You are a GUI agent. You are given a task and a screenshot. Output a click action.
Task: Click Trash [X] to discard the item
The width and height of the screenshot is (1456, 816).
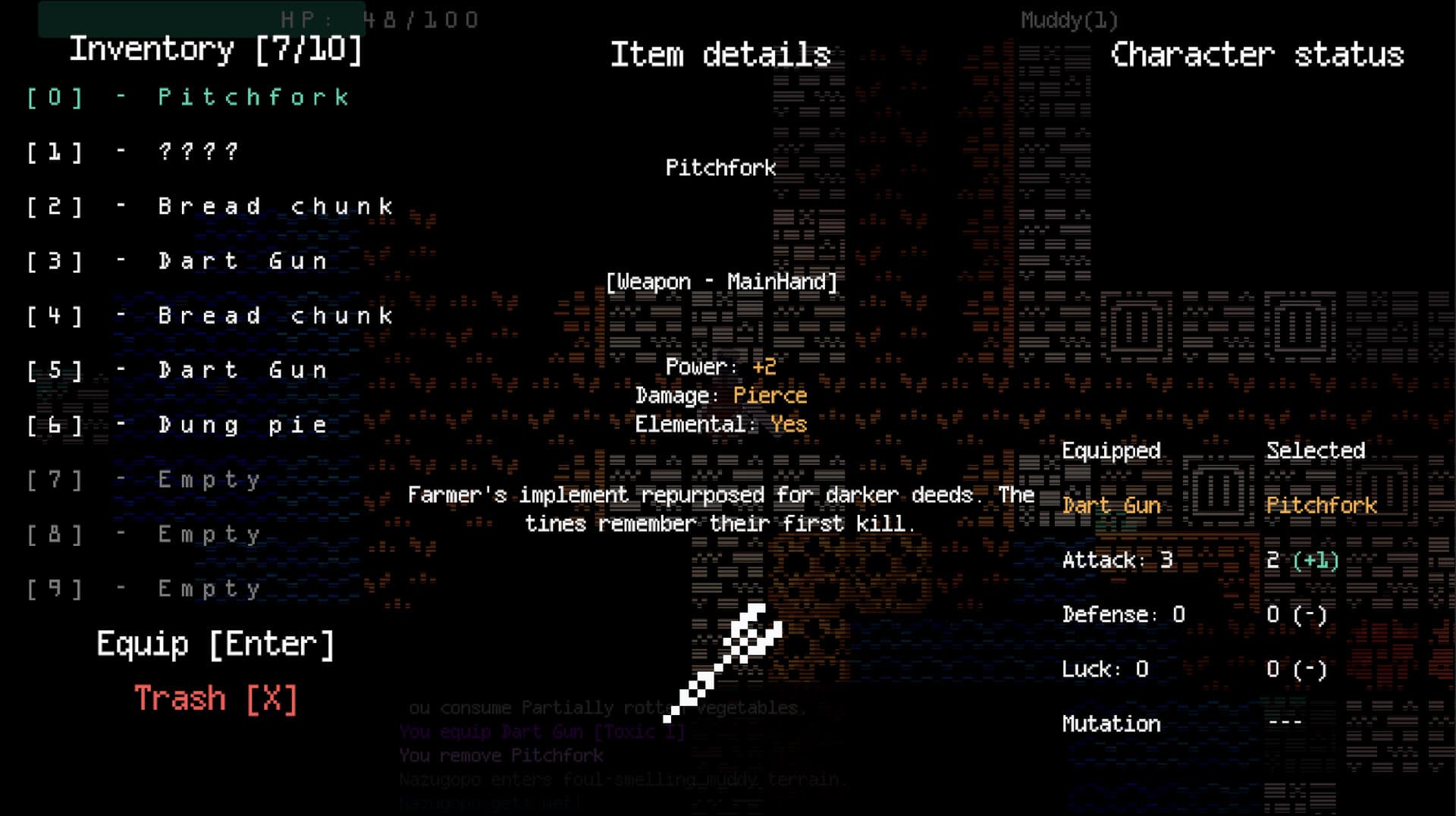coord(215,698)
